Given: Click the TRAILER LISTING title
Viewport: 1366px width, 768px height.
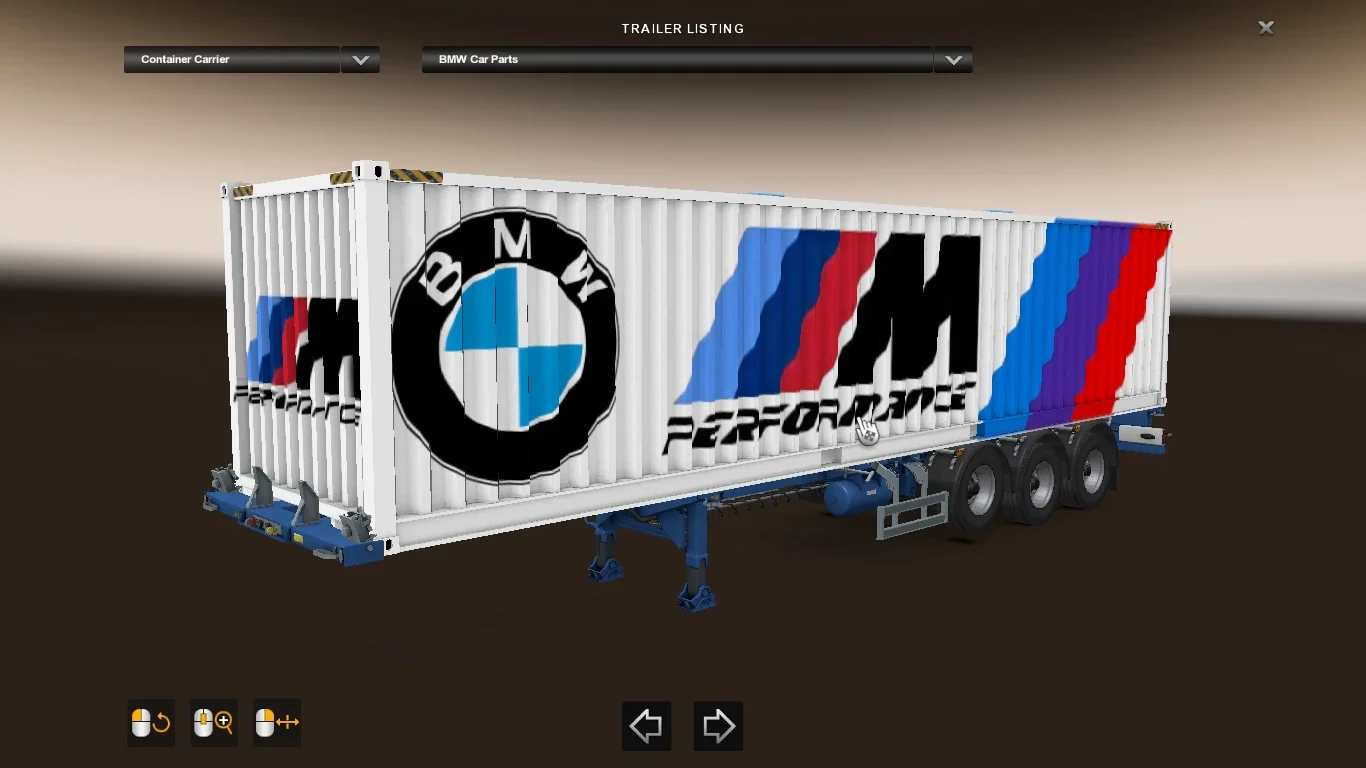Looking at the screenshot, I should (683, 28).
